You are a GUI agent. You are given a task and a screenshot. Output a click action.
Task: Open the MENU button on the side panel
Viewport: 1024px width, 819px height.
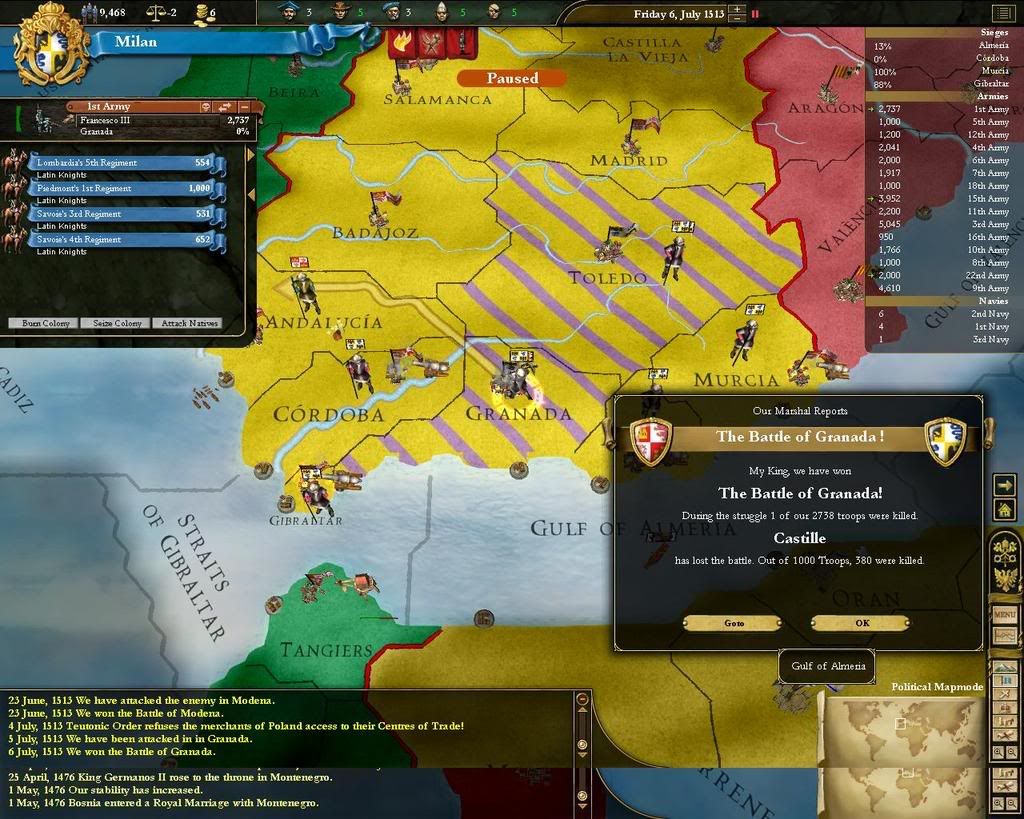point(1004,613)
